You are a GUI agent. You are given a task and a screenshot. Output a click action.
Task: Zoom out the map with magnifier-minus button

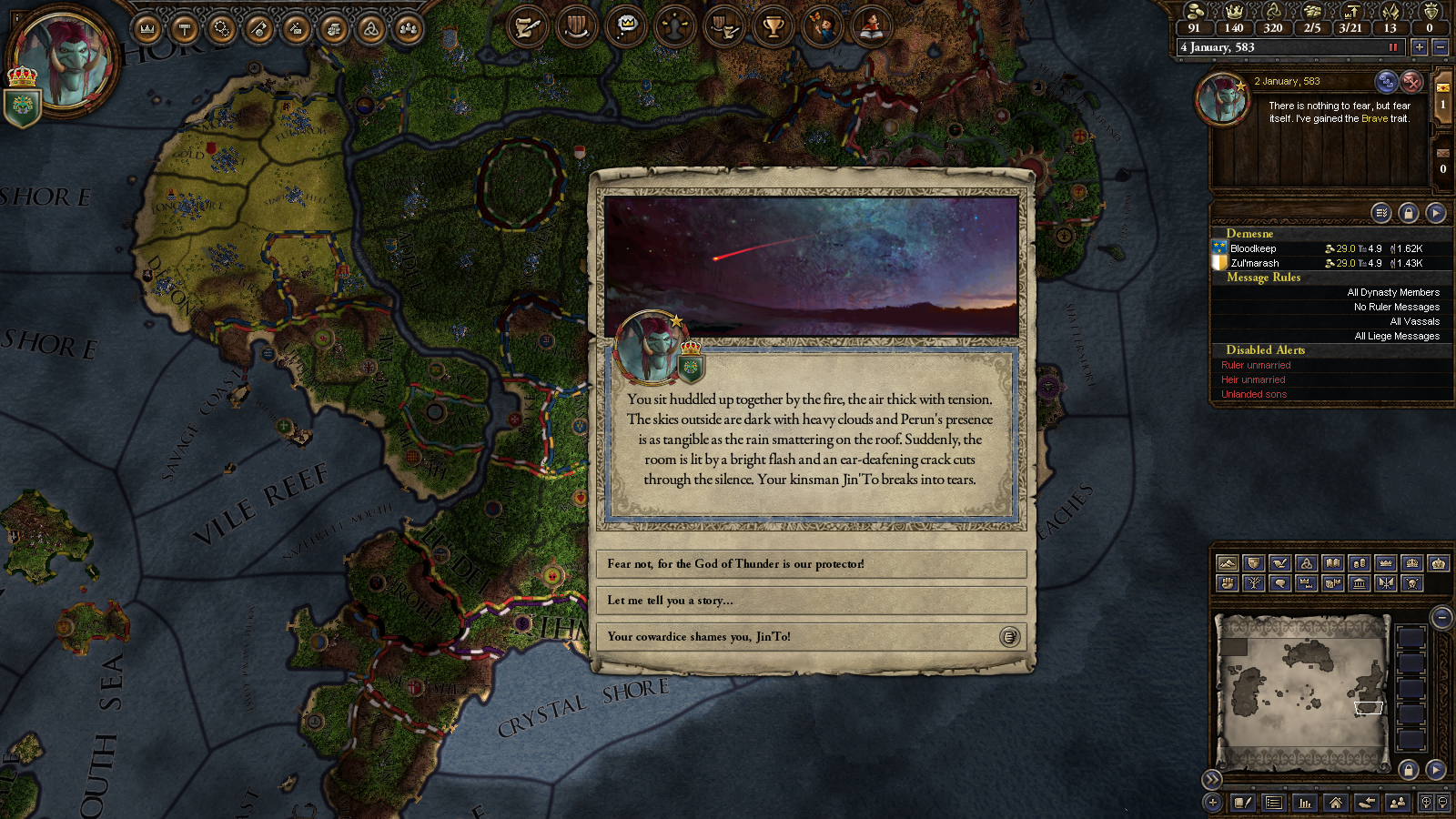pos(1441,618)
